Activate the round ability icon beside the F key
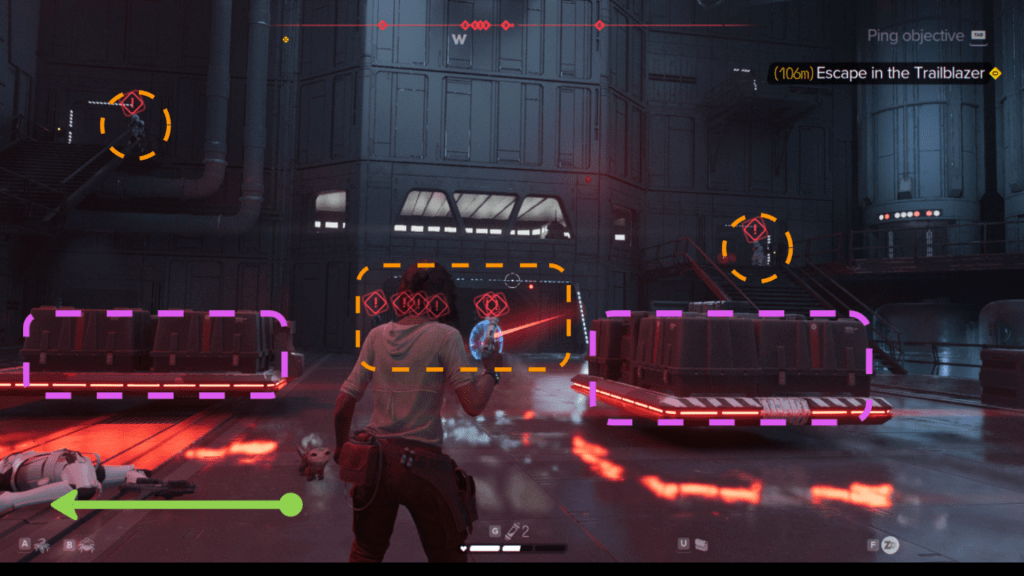The height and width of the screenshot is (576, 1024). 890,544
